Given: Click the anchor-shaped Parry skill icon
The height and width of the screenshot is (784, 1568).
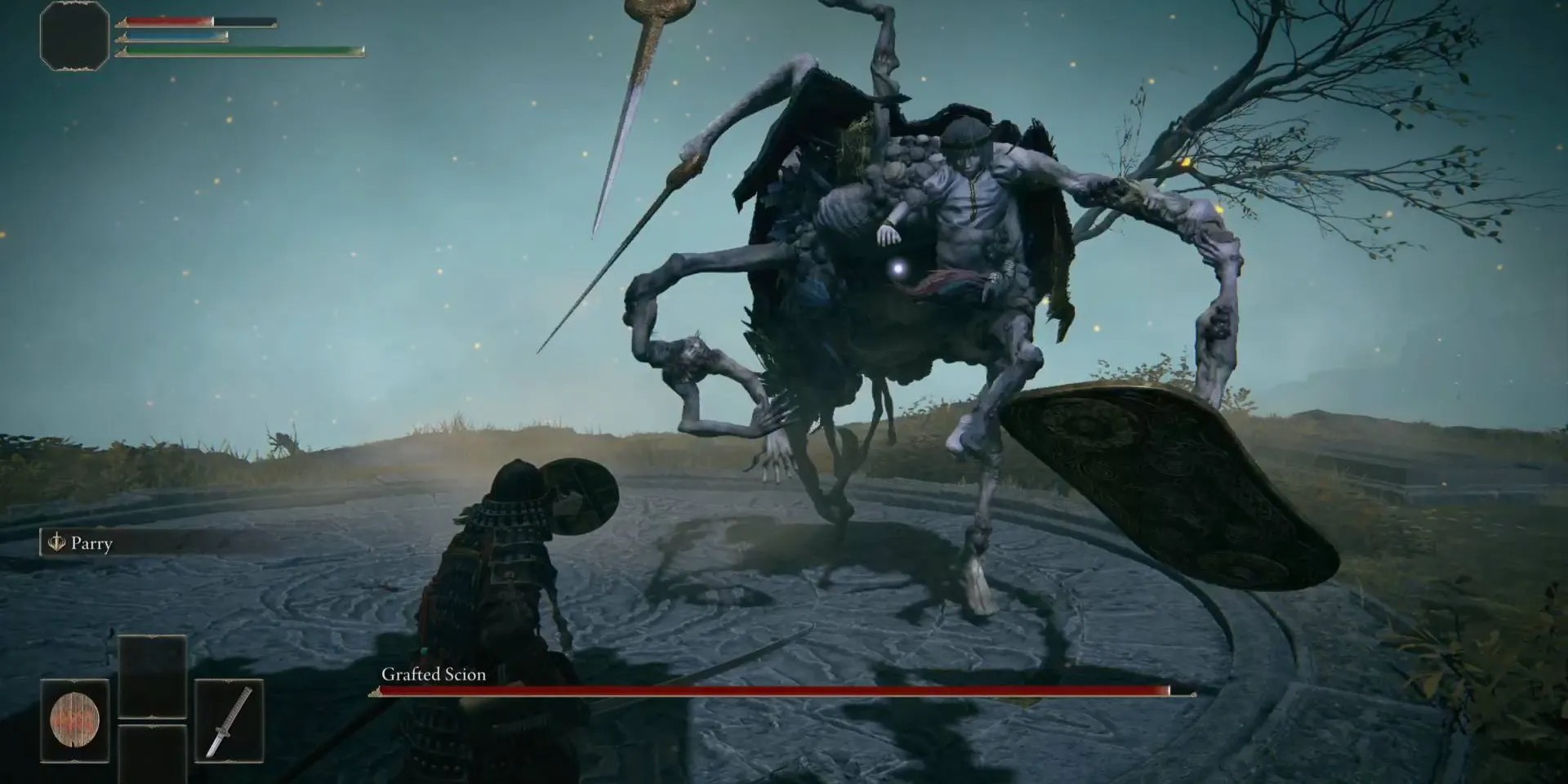Looking at the screenshot, I should (56, 543).
